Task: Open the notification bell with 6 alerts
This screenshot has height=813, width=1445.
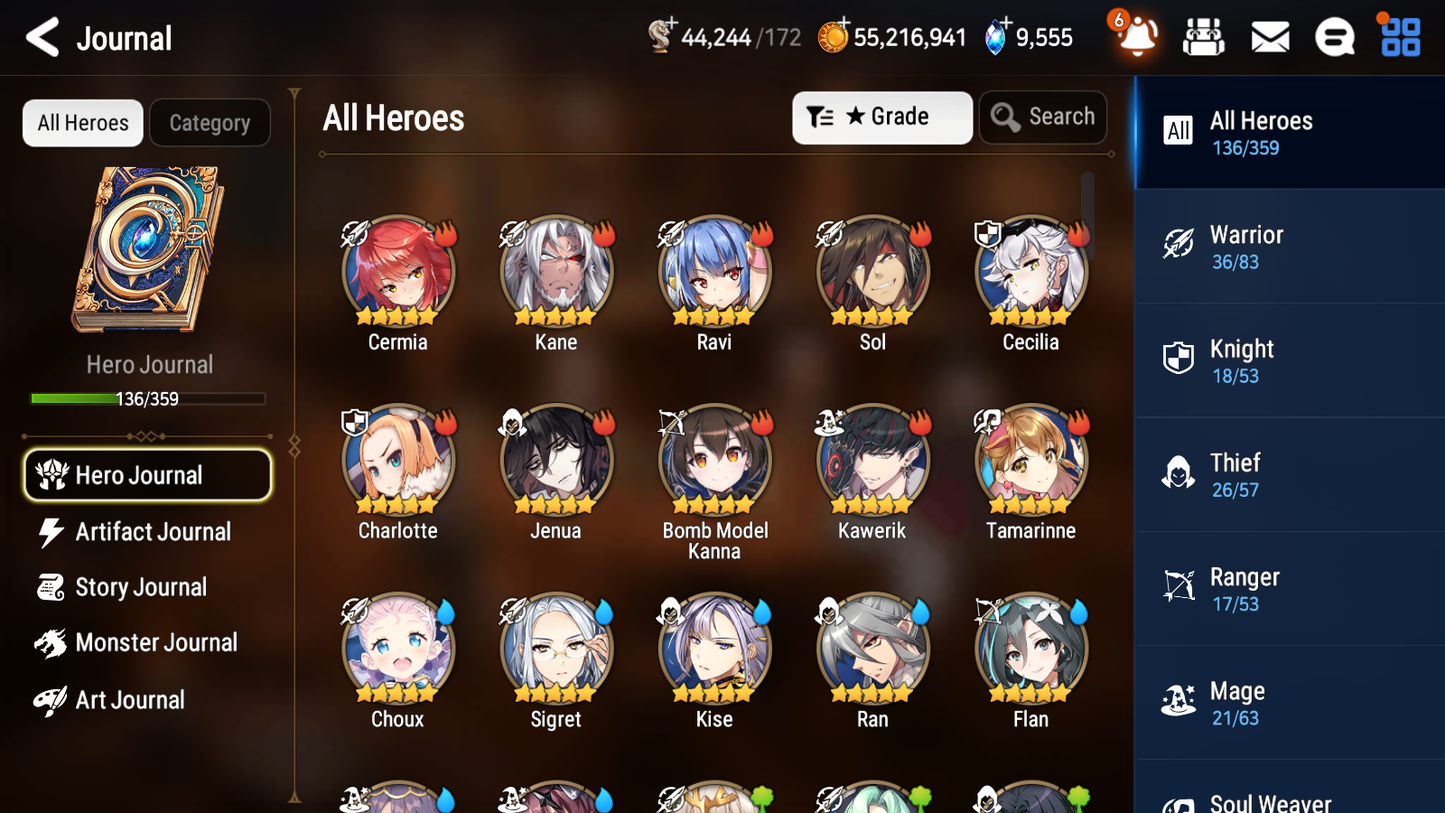Action: click(1136, 37)
